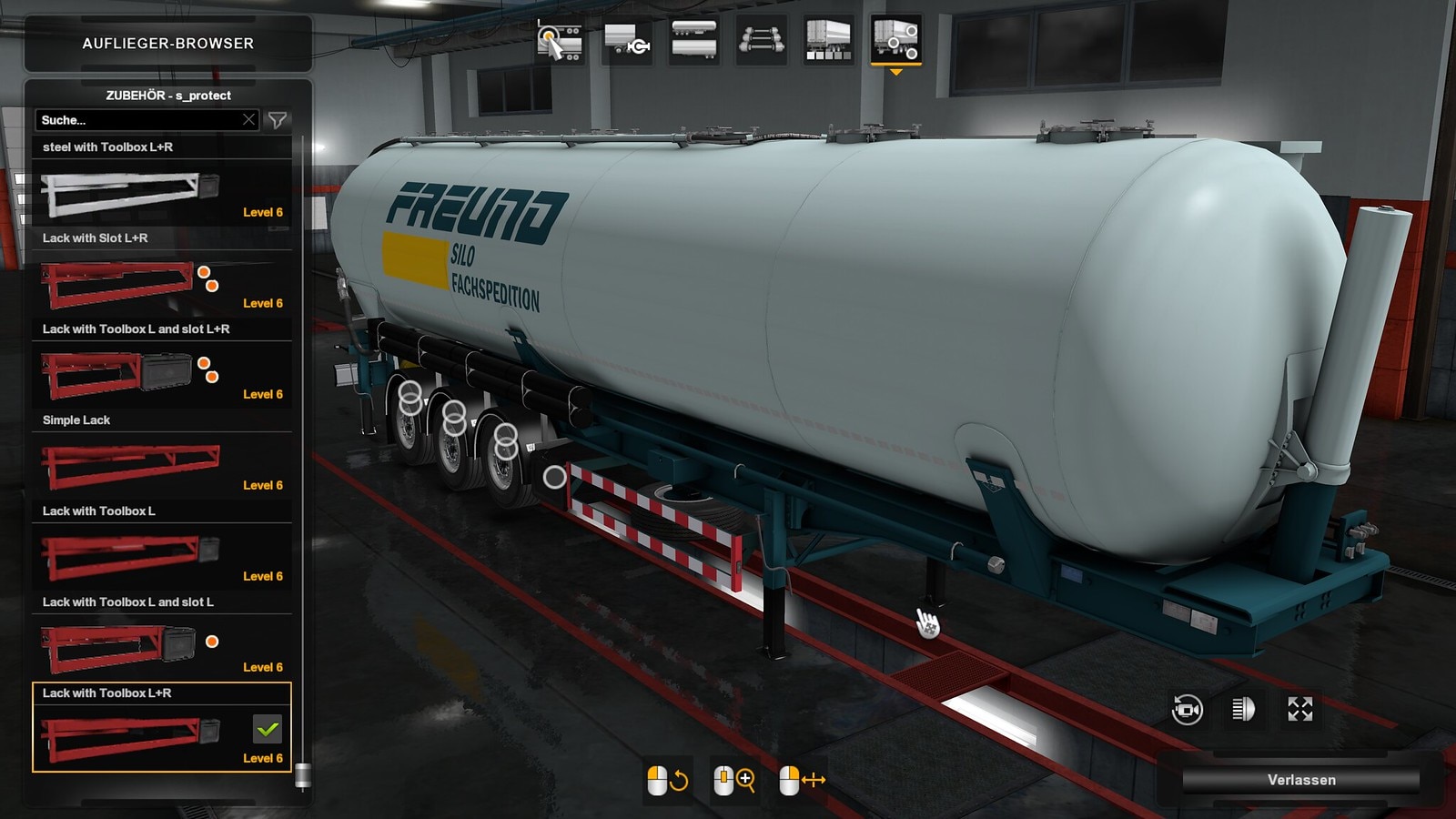Image resolution: width=1456 pixels, height=819 pixels.
Task: Focus the Suche search field
Action: [136, 120]
